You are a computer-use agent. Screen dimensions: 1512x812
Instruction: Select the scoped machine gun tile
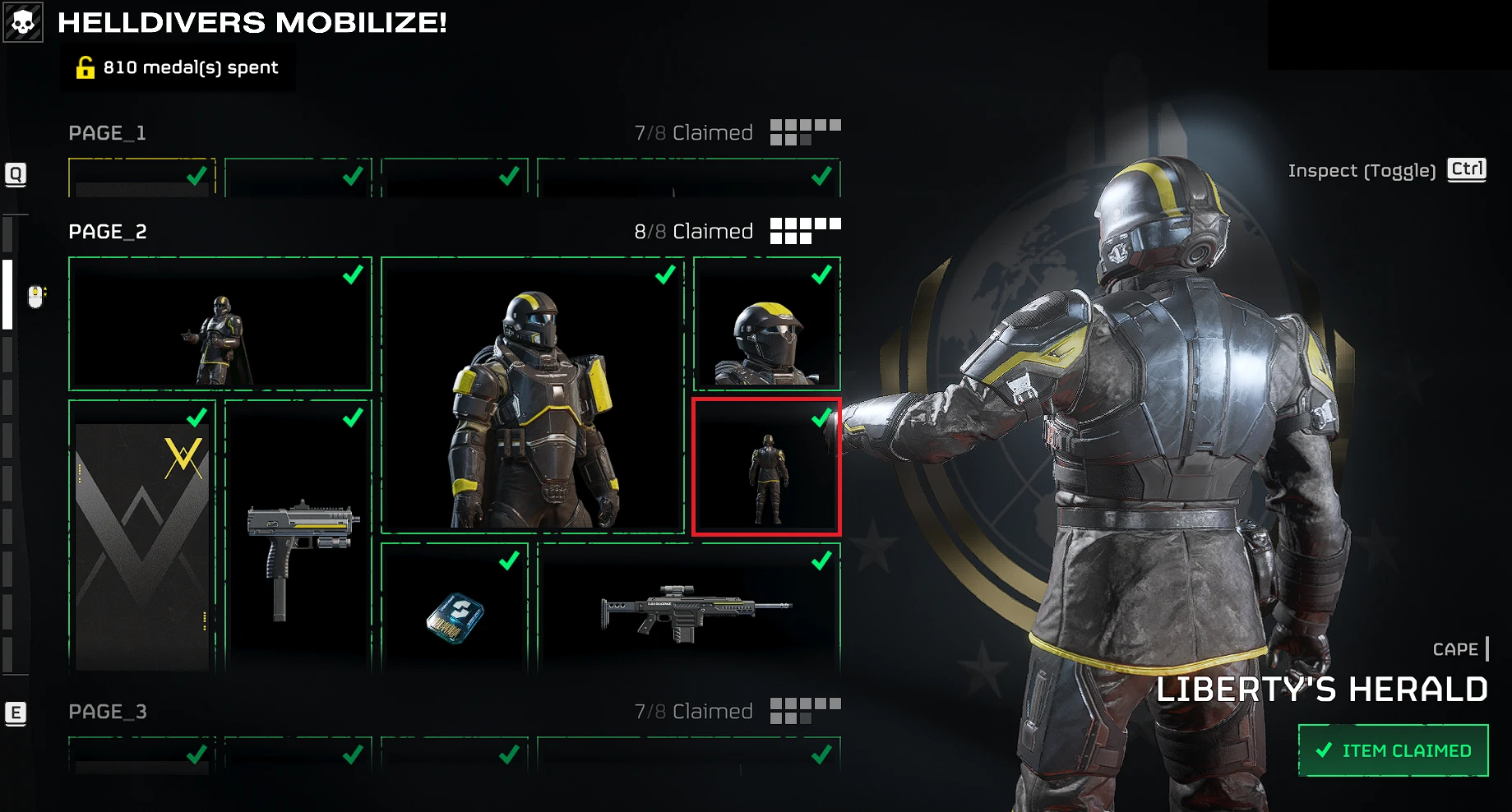689,608
